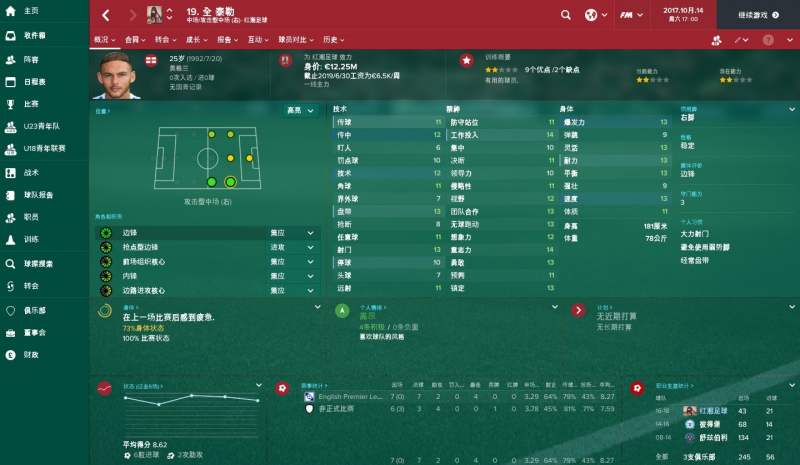
Task: Select 战术 tactics in the sidebar
Action: [x=30, y=172]
